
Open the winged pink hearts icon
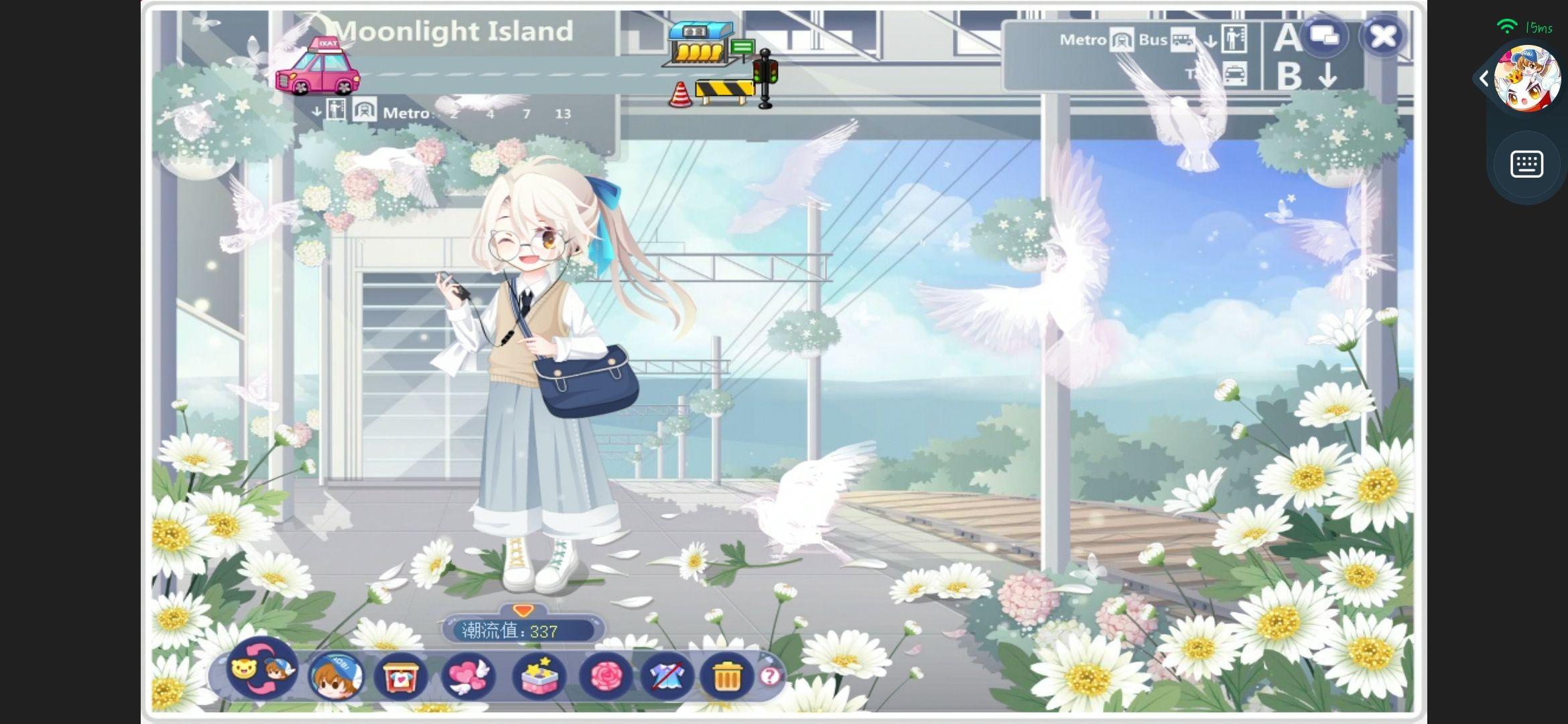(468, 676)
